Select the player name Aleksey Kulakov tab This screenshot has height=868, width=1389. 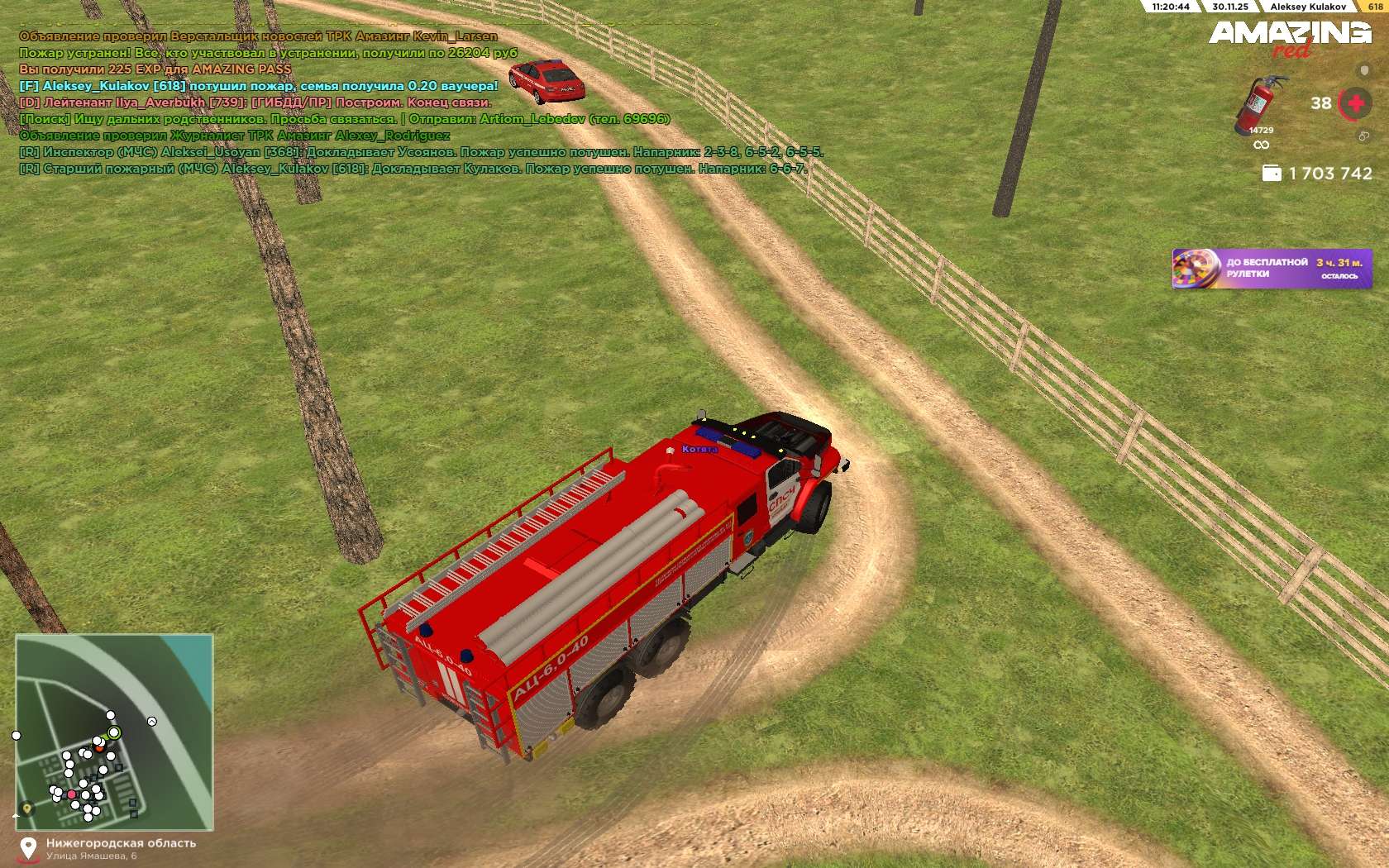1308,7
